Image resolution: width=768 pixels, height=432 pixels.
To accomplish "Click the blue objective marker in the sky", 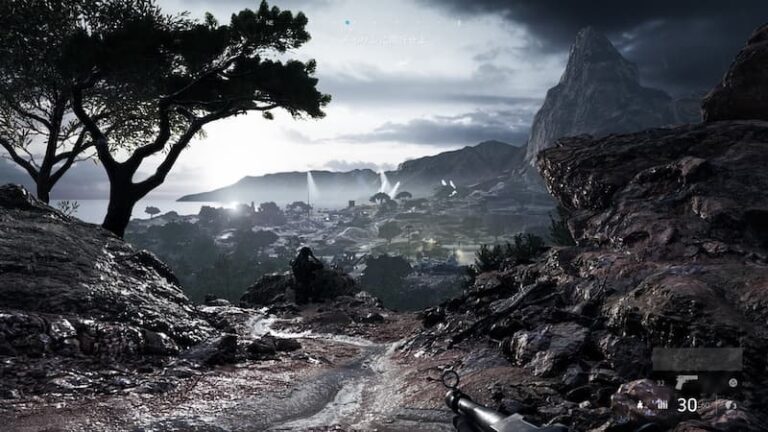I will coord(347,22).
